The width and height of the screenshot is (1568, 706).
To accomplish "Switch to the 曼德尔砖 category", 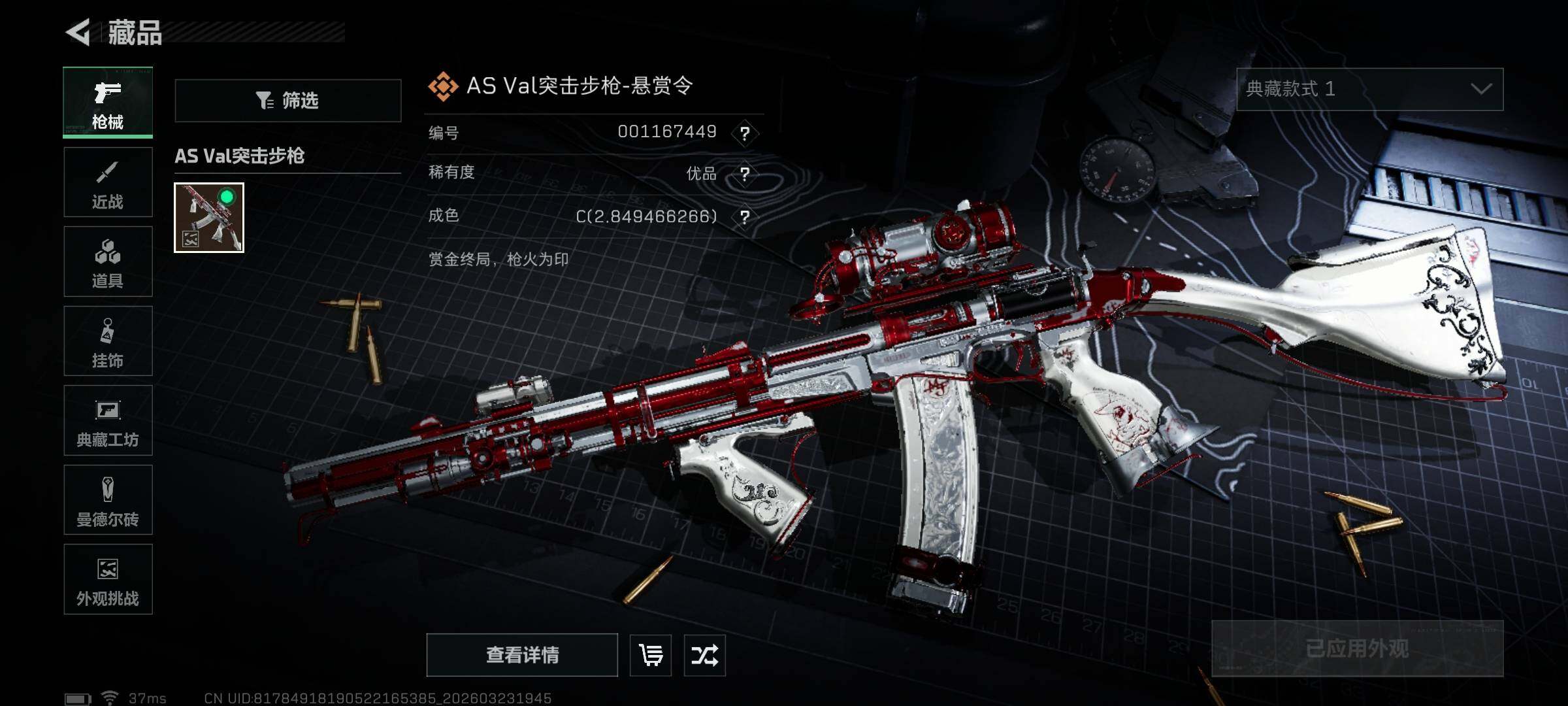I will point(108,500).
